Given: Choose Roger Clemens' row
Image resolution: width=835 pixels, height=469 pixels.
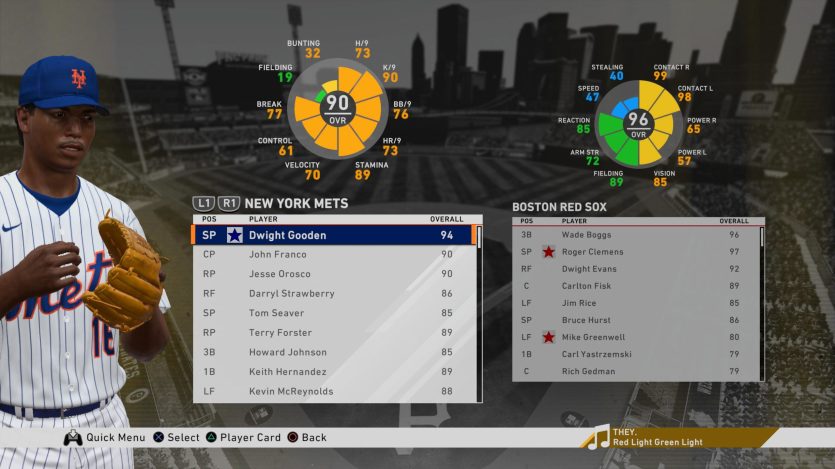Looking at the screenshot, I should (635, 252).
